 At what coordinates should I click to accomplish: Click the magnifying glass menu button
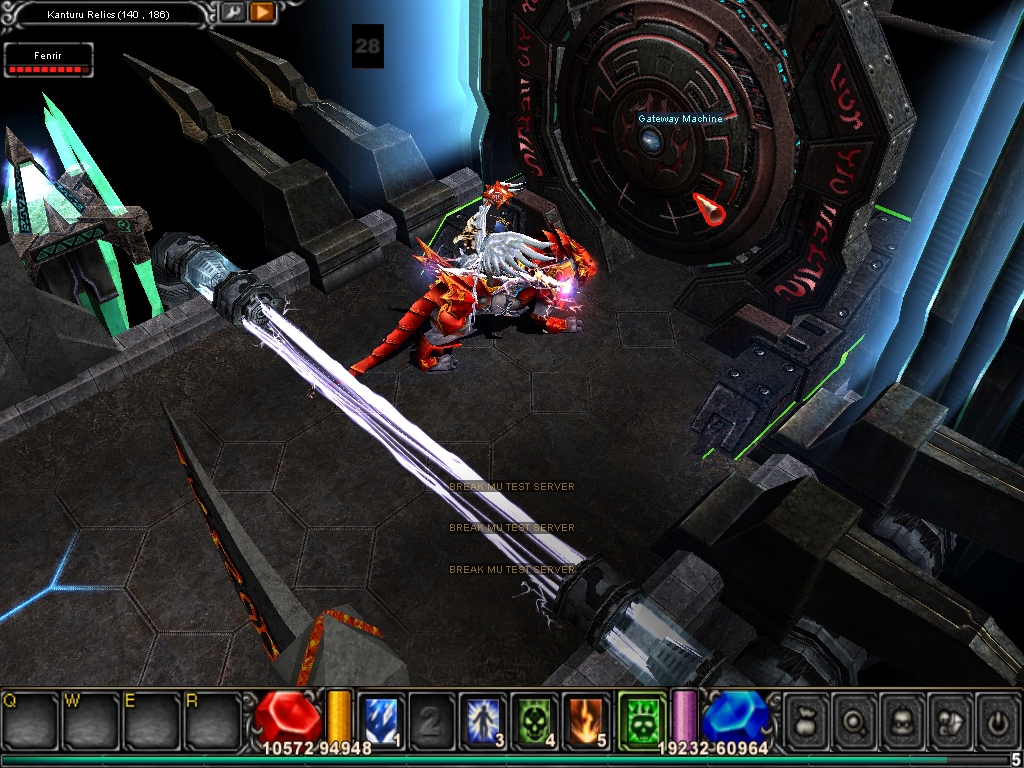click(853, 718)
